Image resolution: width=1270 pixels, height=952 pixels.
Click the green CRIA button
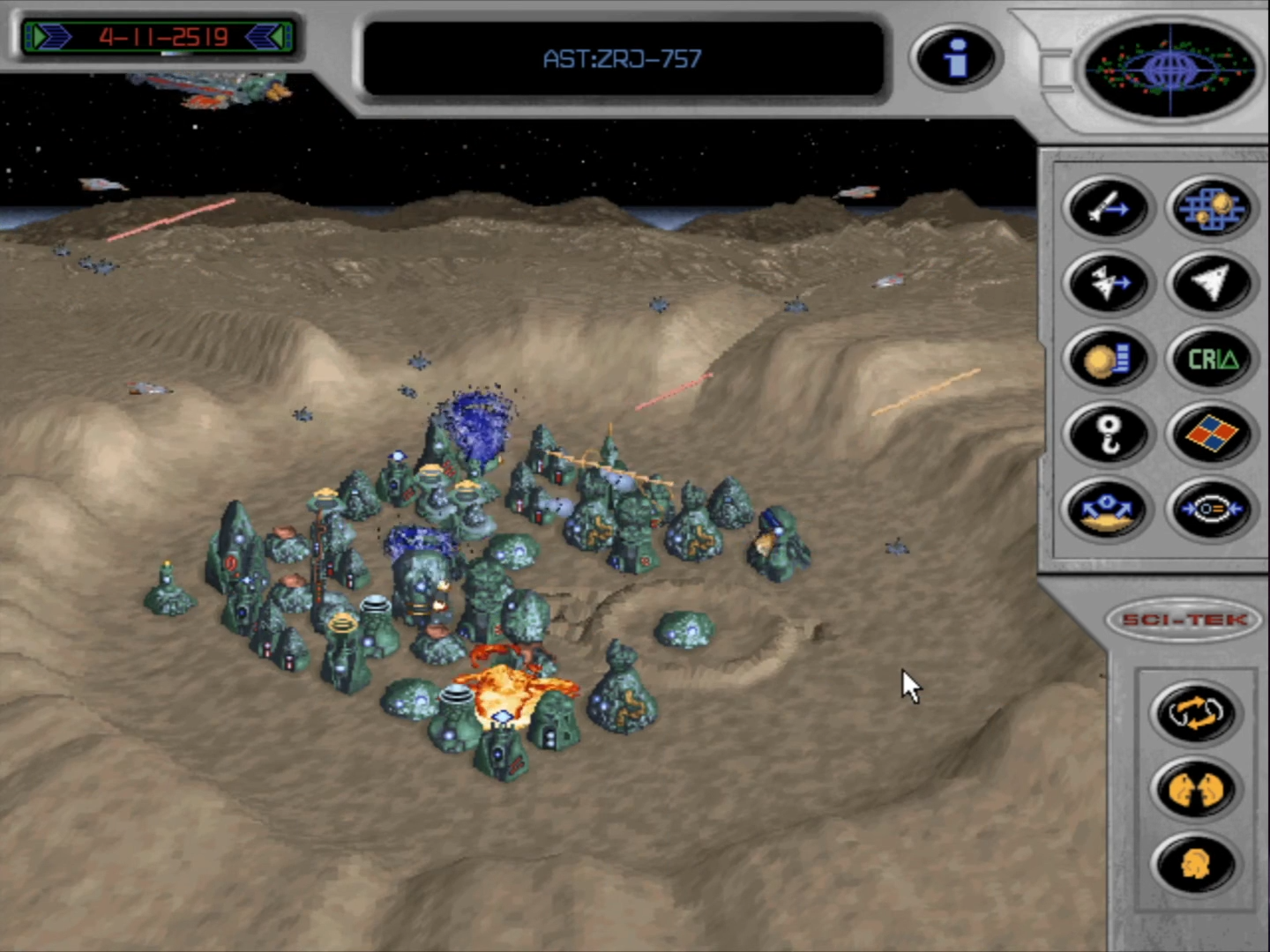1212,359
